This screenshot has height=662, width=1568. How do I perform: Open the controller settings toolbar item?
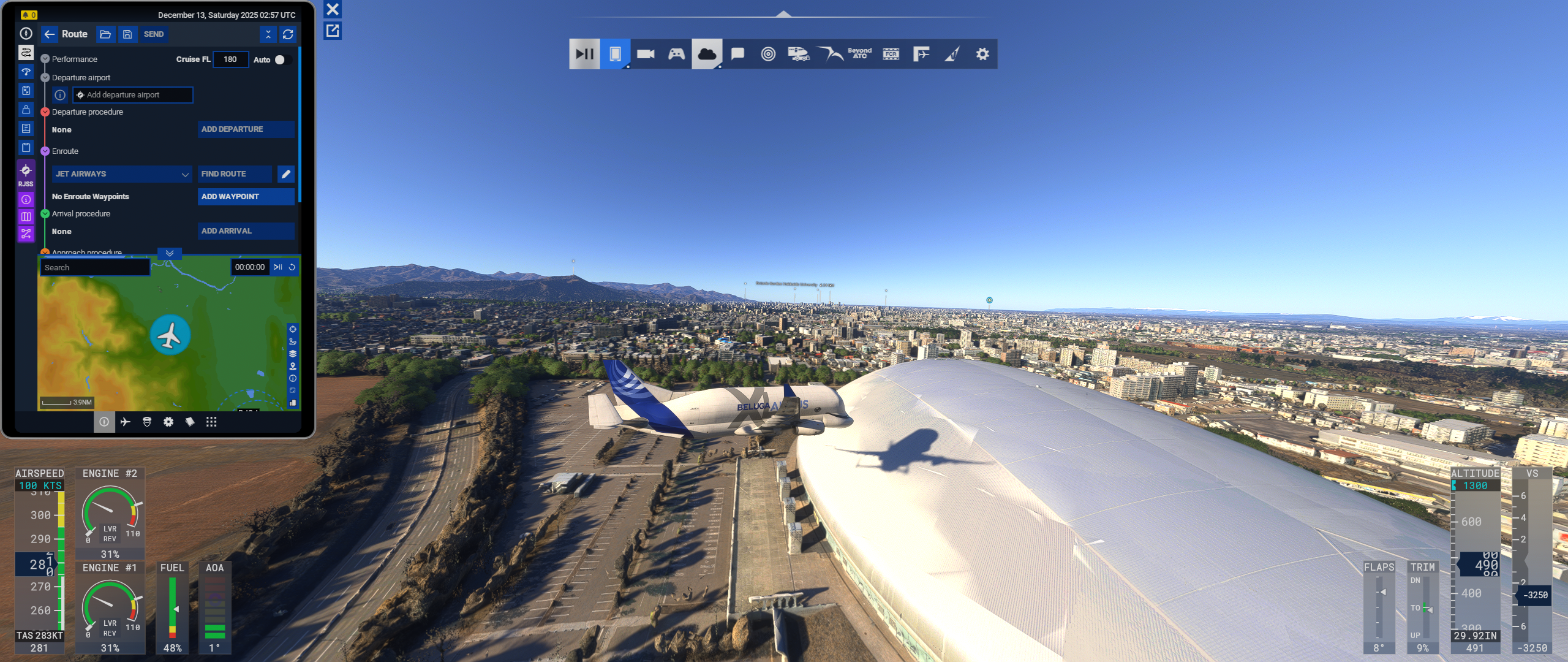coord(676,54)
